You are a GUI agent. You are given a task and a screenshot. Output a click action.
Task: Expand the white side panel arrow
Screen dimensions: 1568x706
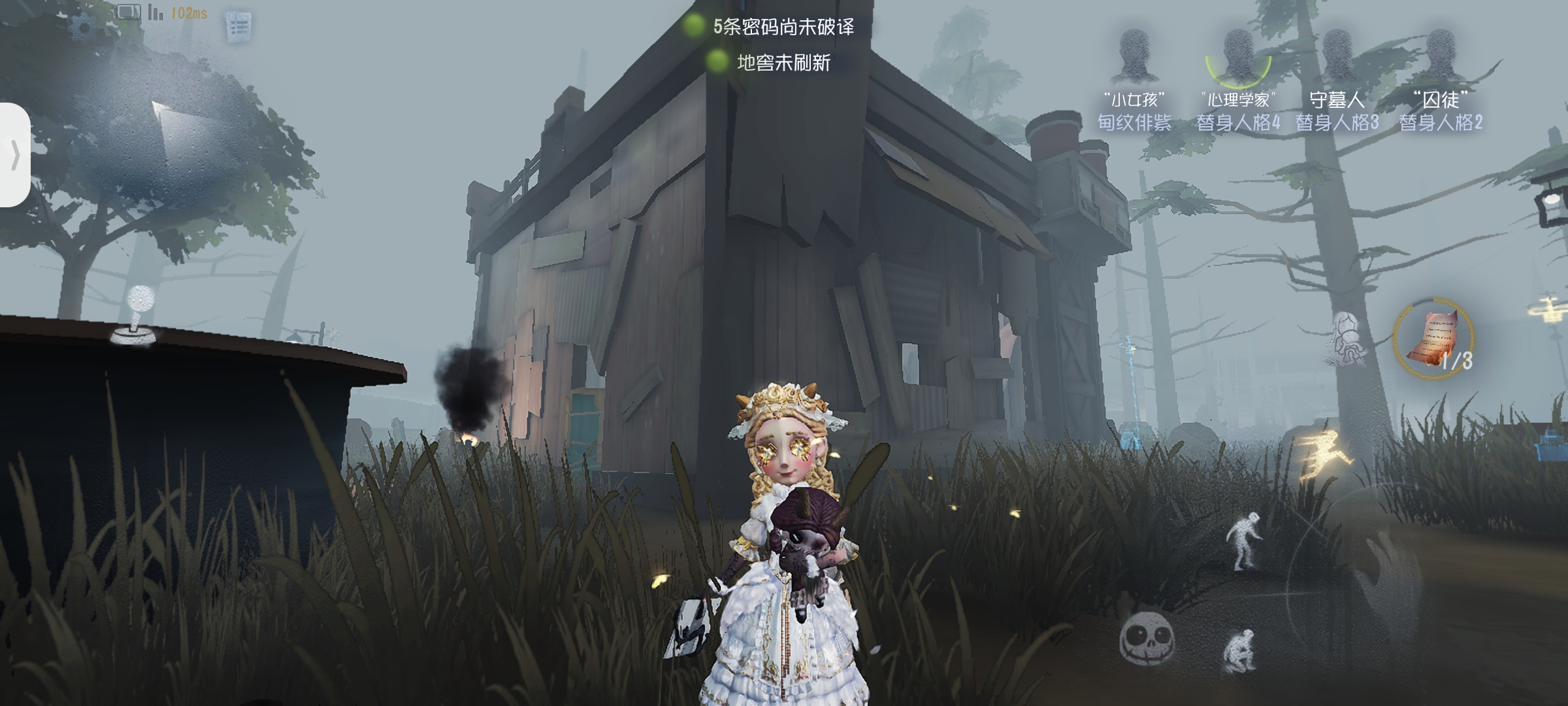14,156
